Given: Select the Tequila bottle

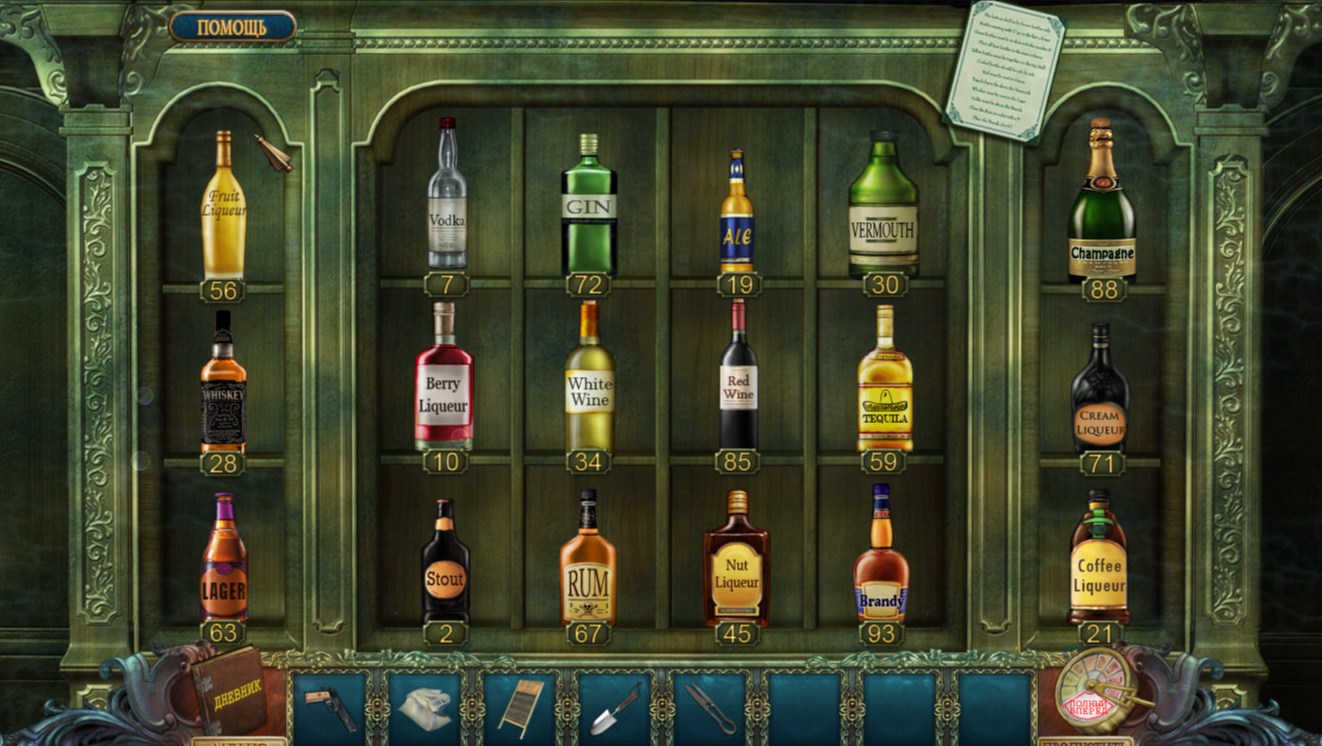Looking at the screenshot, I should (885, 383).
